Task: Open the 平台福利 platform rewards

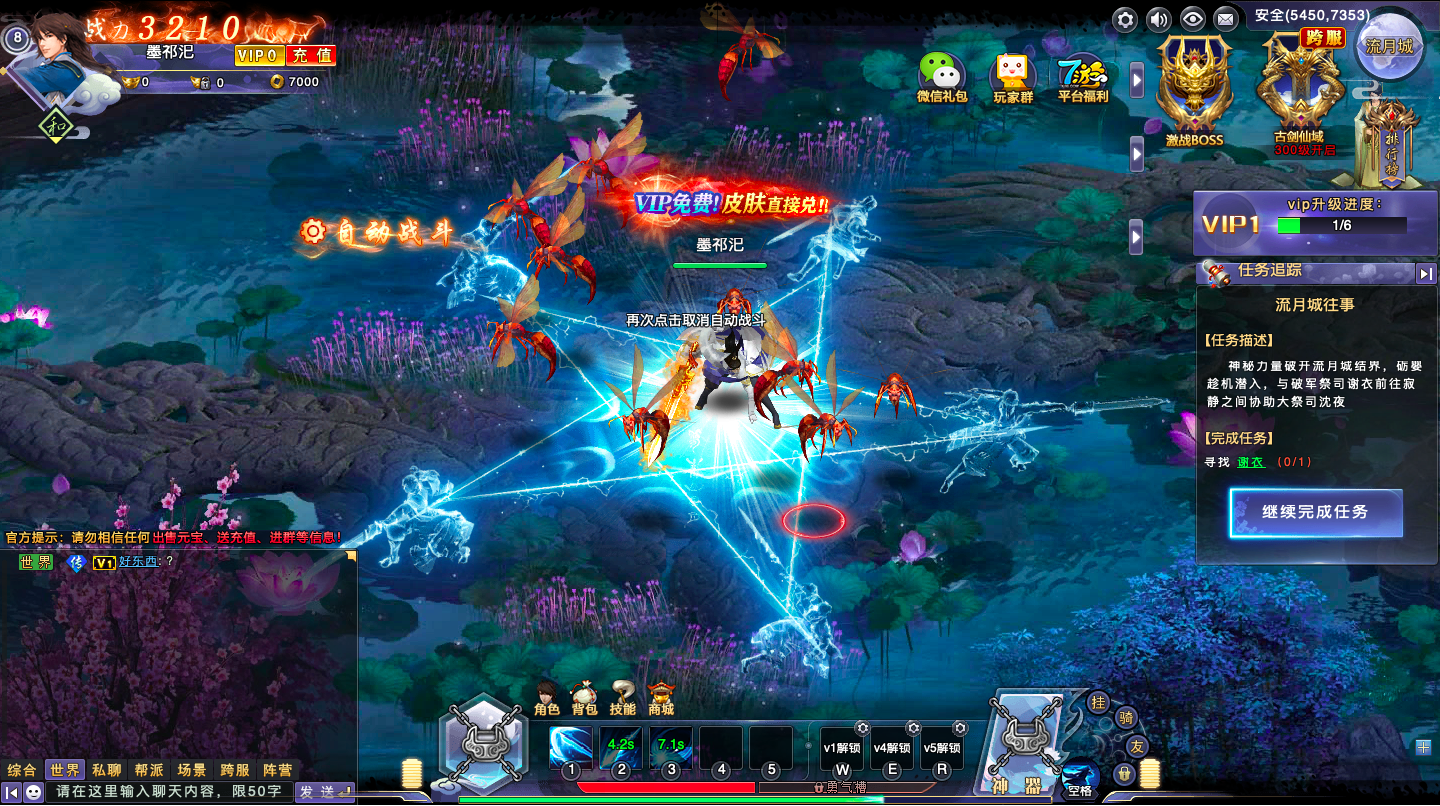Action: [x=1083, y=78]
